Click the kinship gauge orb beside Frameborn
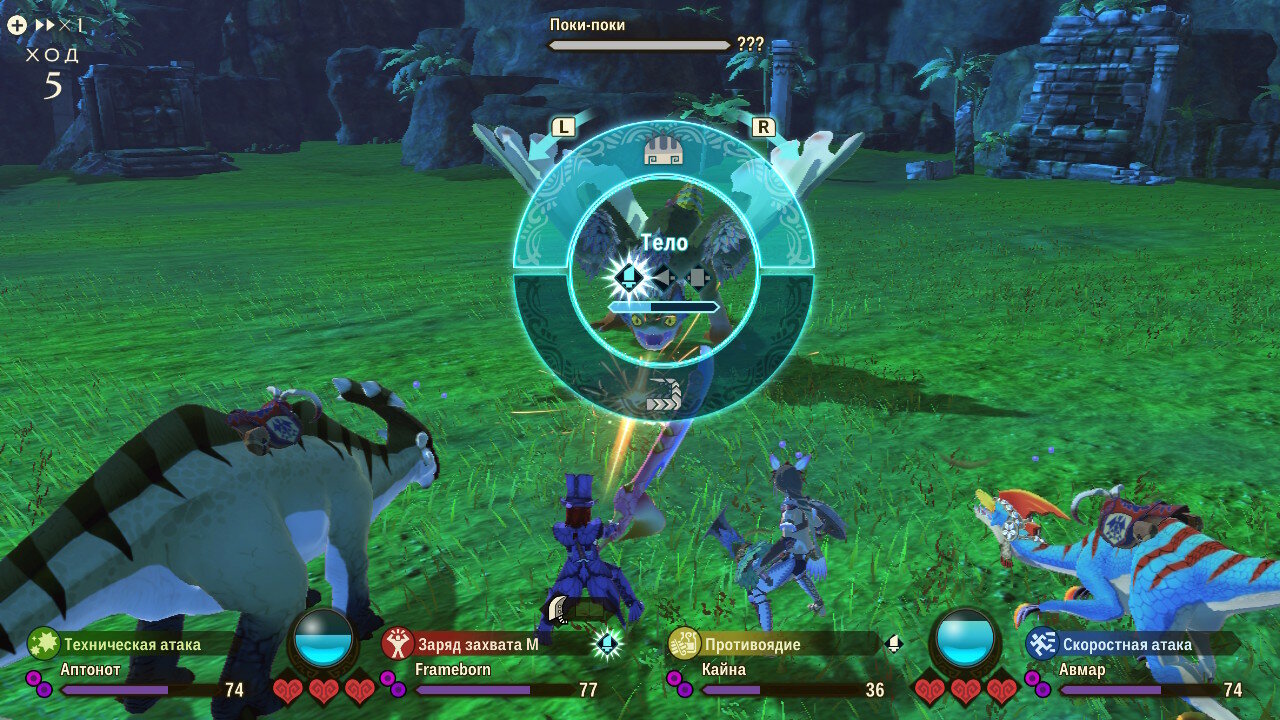 (x=323, y=638)
